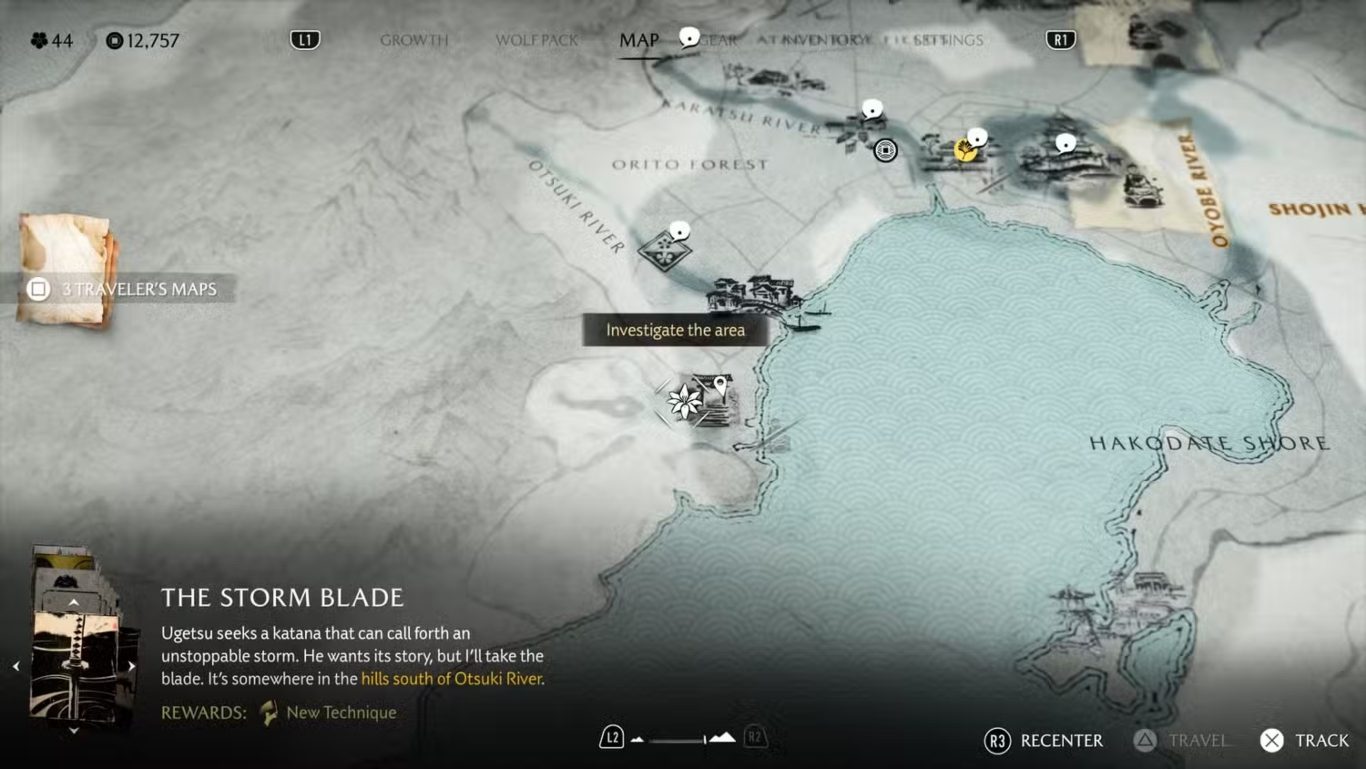Switch to the Growth tab

[414, 40]
